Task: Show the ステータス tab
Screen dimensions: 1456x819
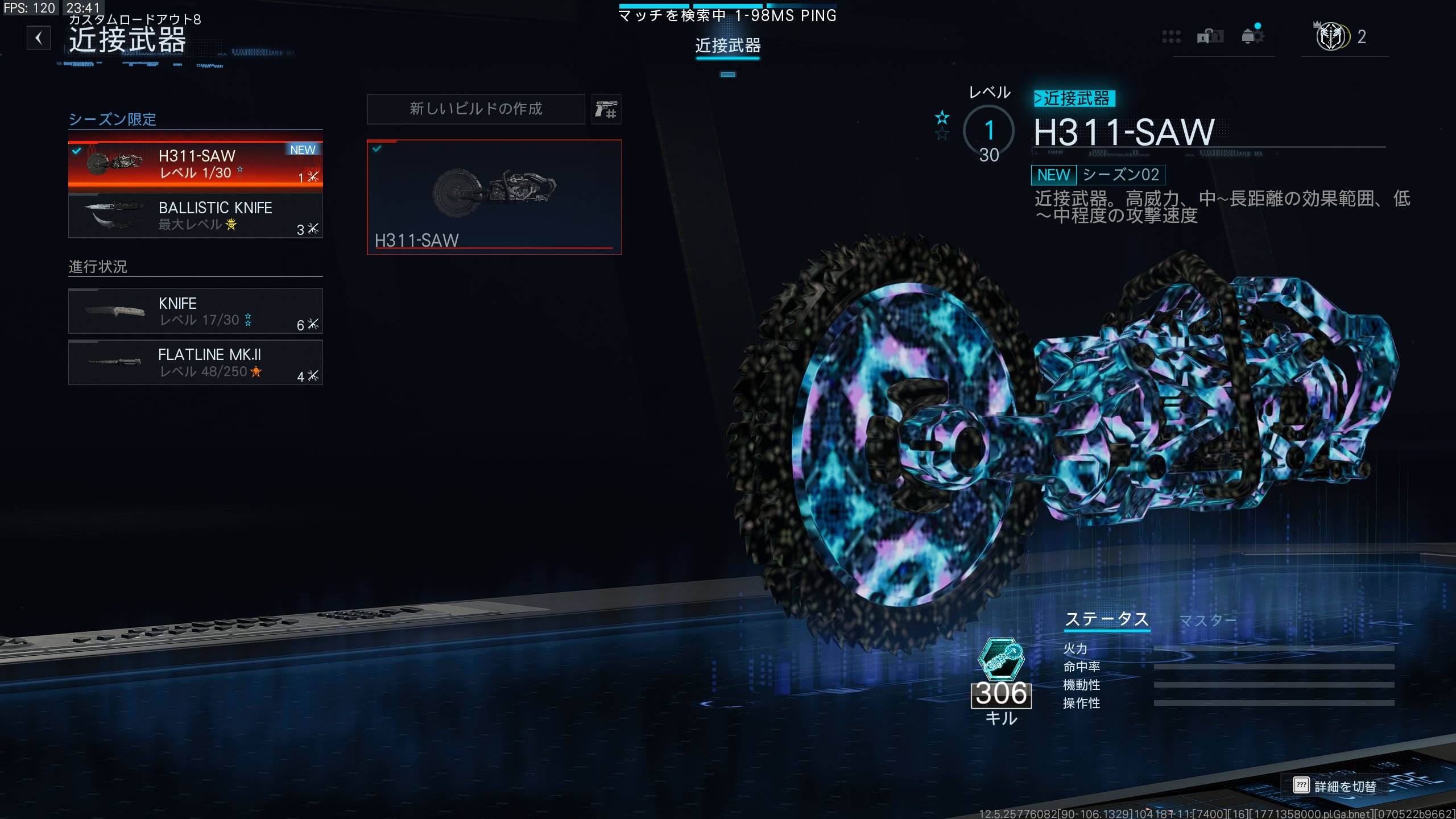Action: pyautogui.click(x=1107, y=619)
